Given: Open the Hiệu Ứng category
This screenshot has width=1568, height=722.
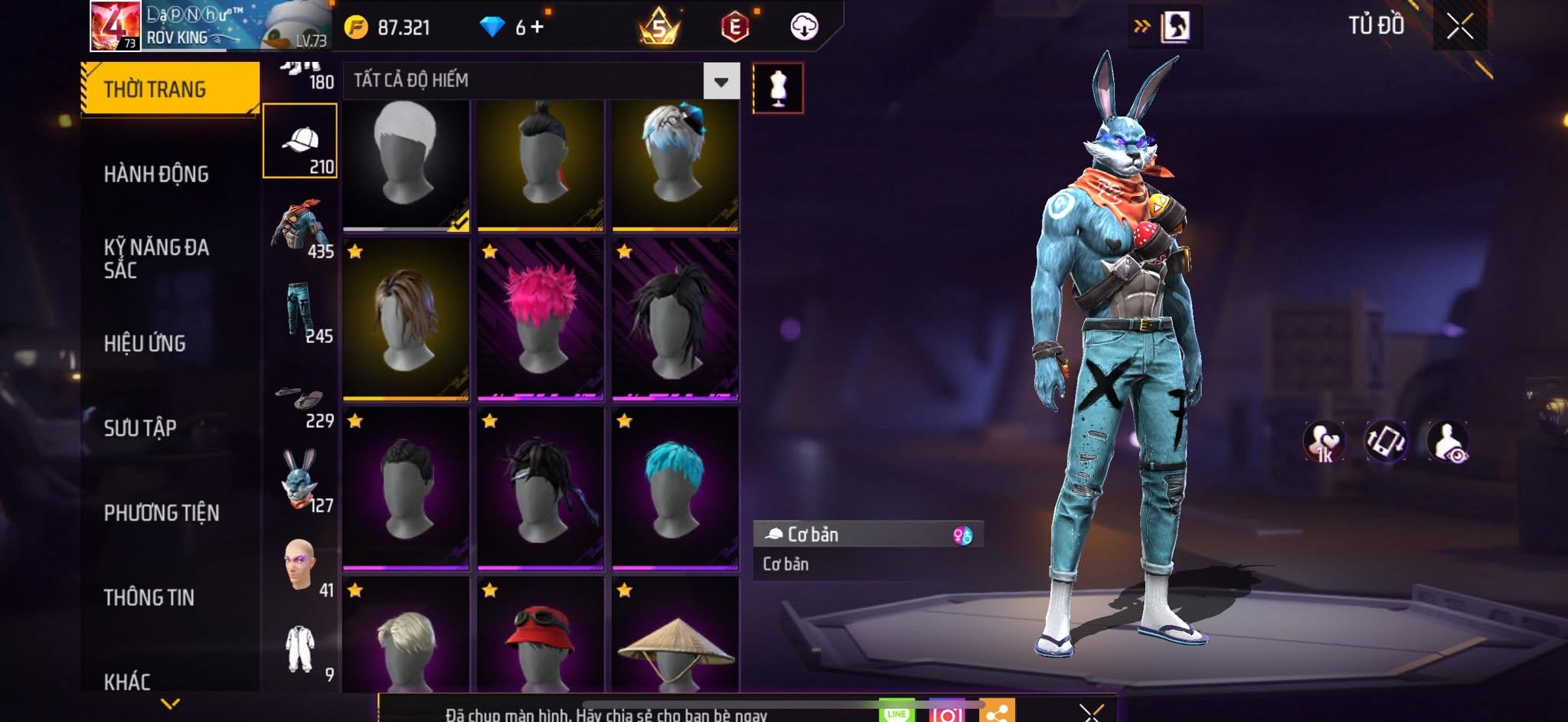Looking at the screenshot, I should (x=145, y=343).
